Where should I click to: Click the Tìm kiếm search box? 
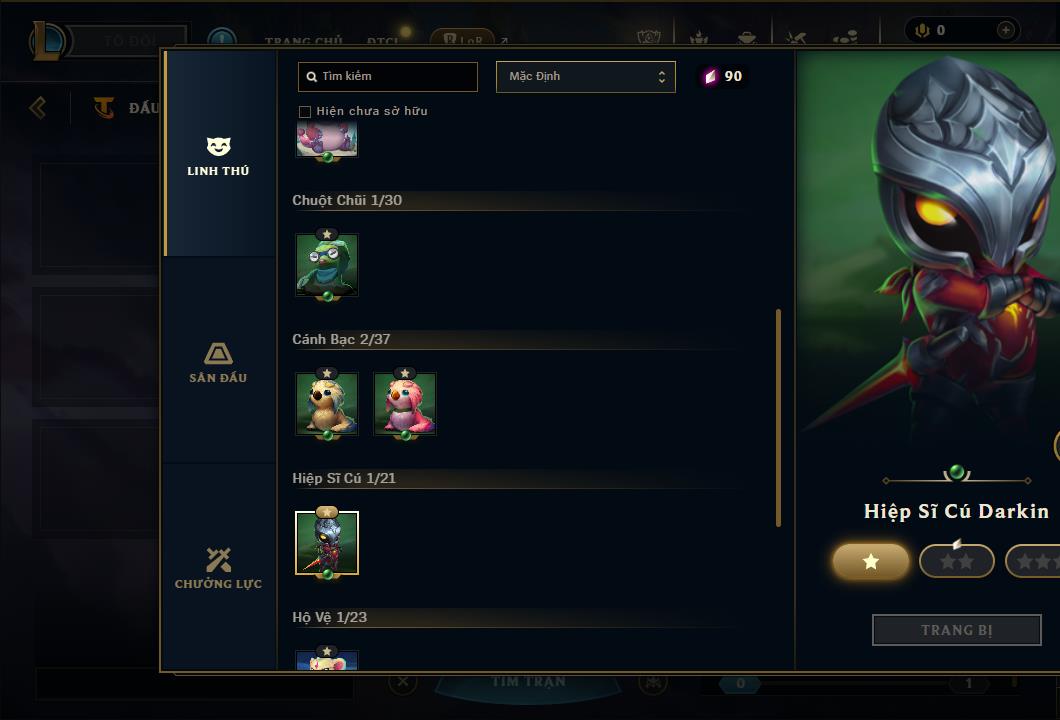388,77
